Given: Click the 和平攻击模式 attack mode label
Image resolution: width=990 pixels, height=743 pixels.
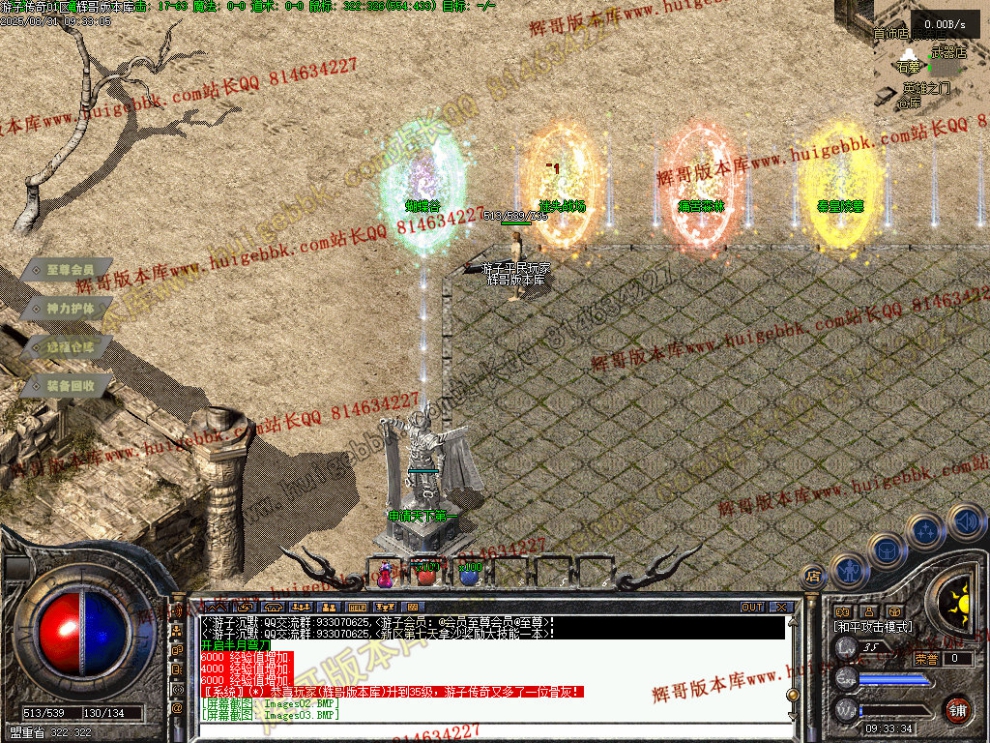Looking at the screenshot, I should (x=872, y=627).
